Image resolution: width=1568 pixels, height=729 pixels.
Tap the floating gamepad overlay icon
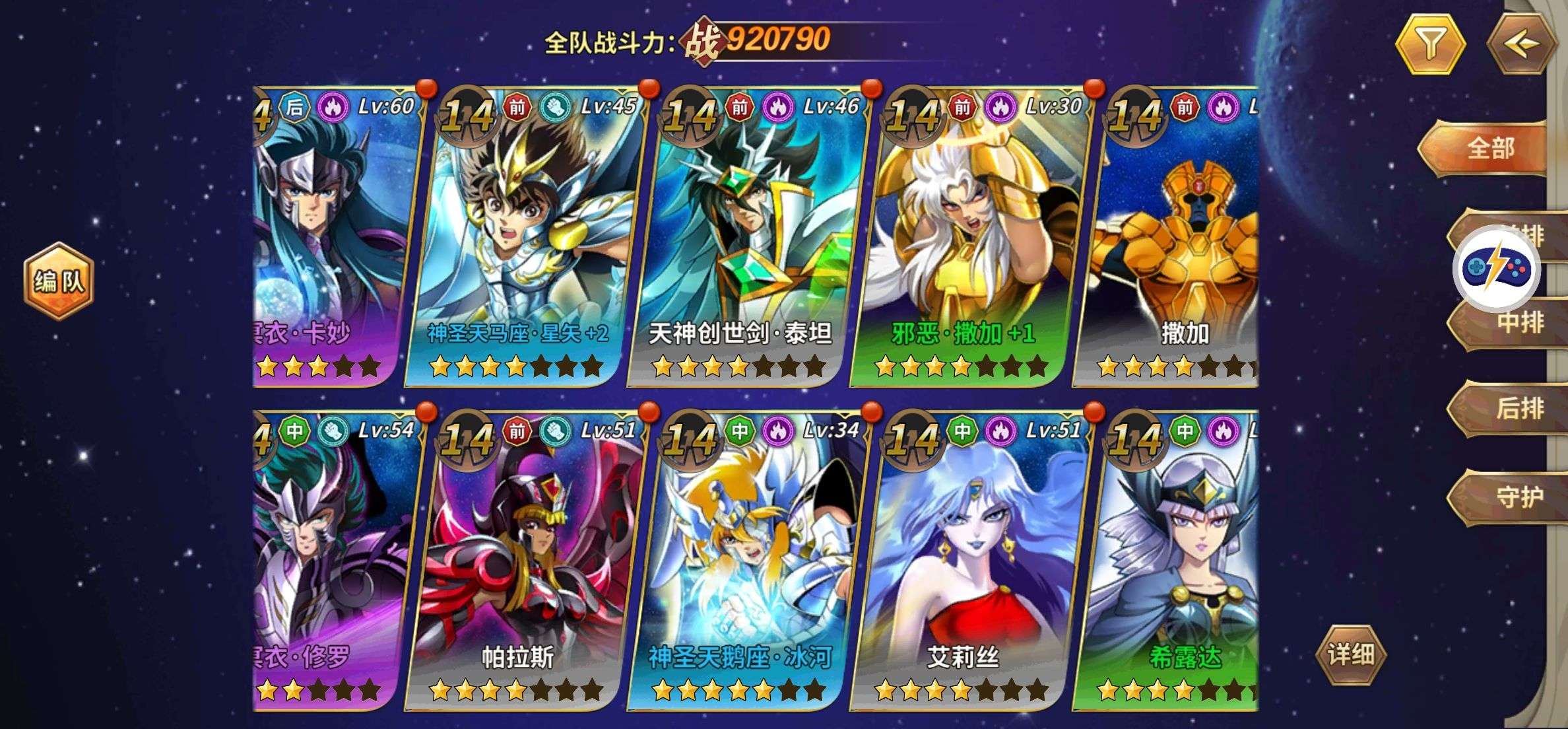tap(1496, 269)
